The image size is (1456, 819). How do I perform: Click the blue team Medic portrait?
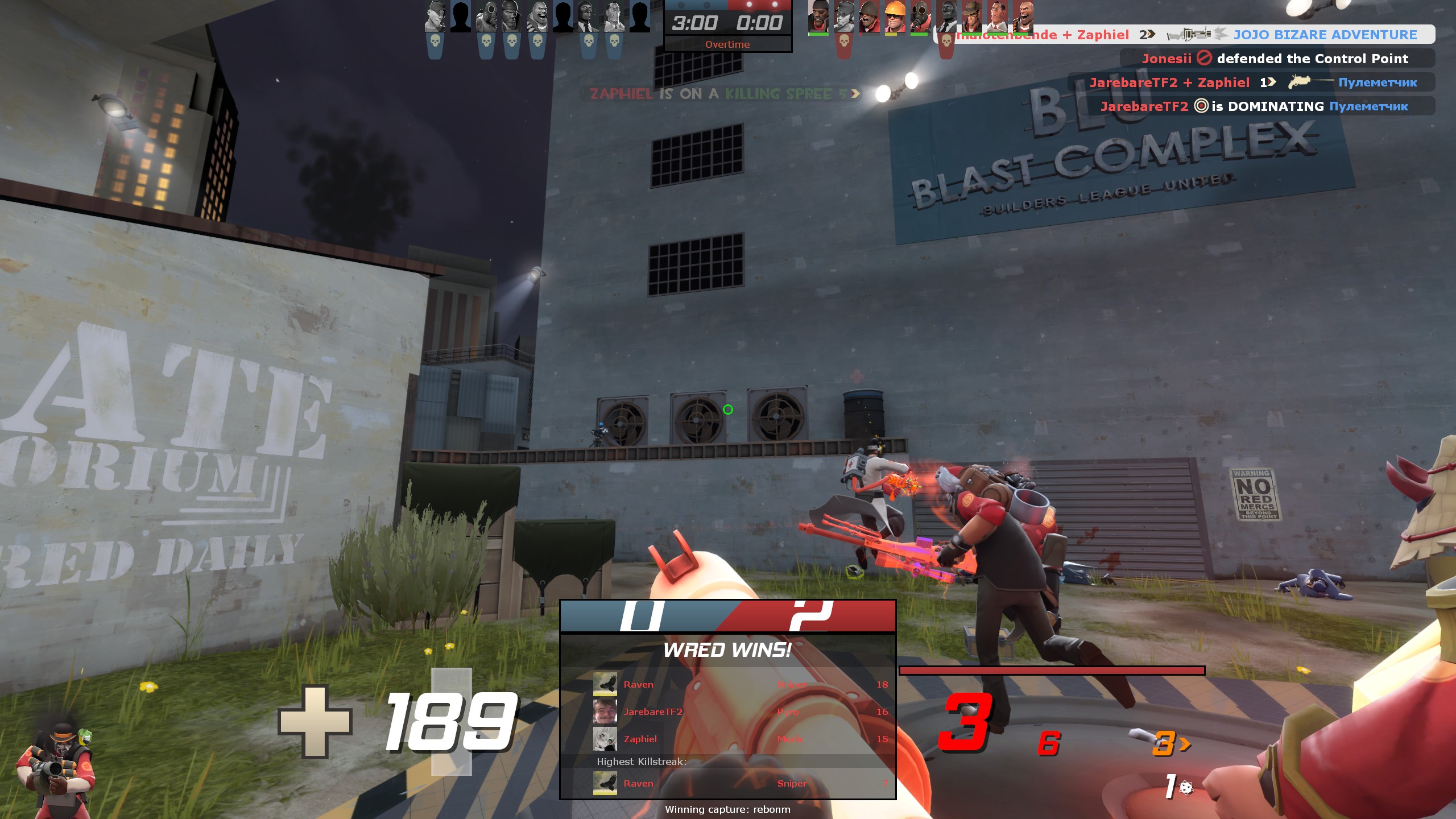pyautogui.click(x=613, y=16)
